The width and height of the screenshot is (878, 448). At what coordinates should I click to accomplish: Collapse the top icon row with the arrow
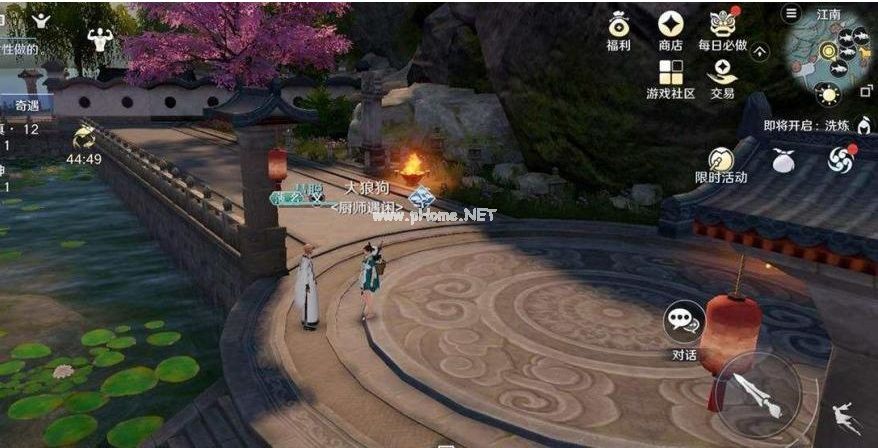coord(761,51)
